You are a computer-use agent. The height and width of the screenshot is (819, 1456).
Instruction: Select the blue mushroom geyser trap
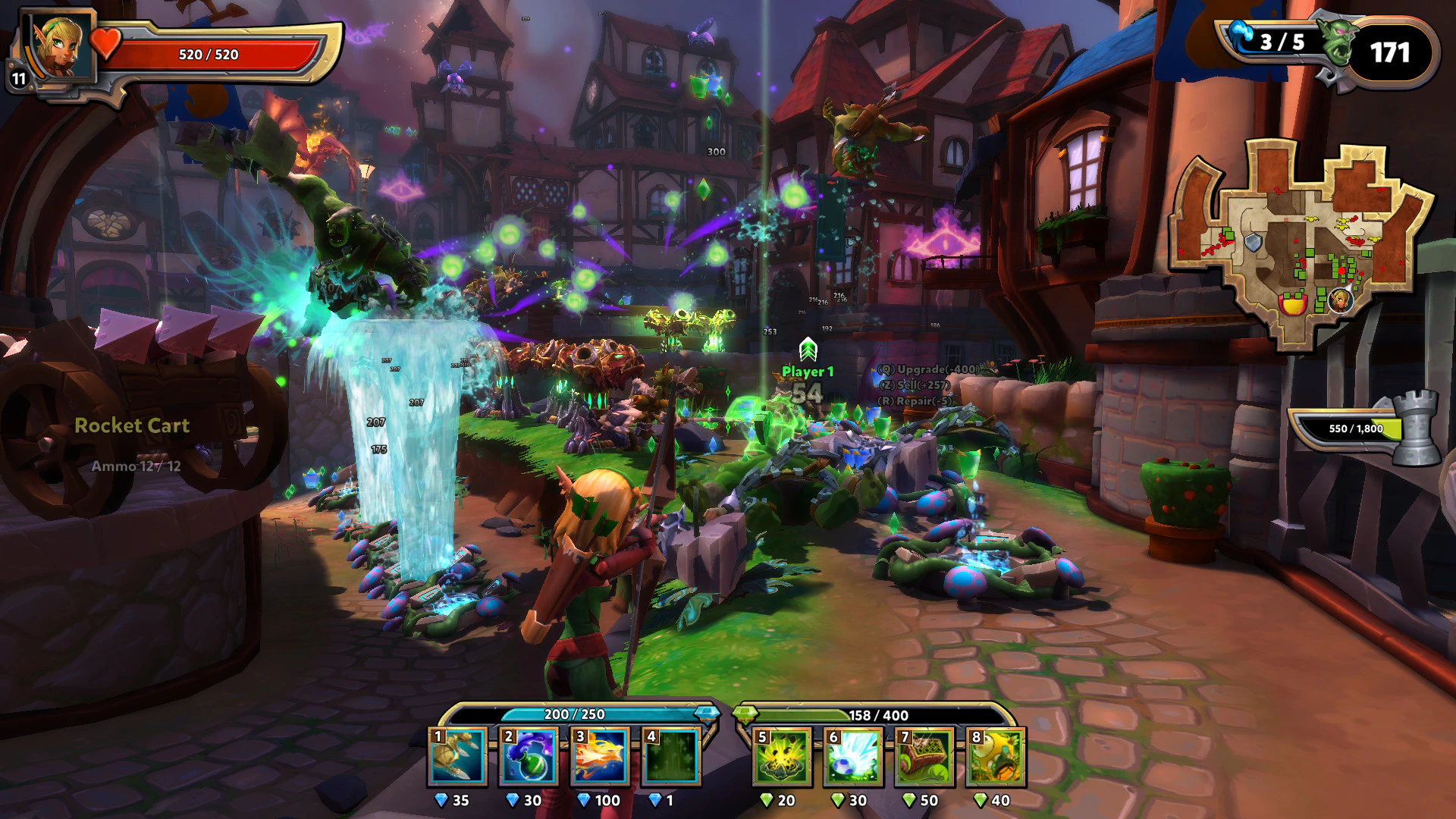click(x=853, y=756)
